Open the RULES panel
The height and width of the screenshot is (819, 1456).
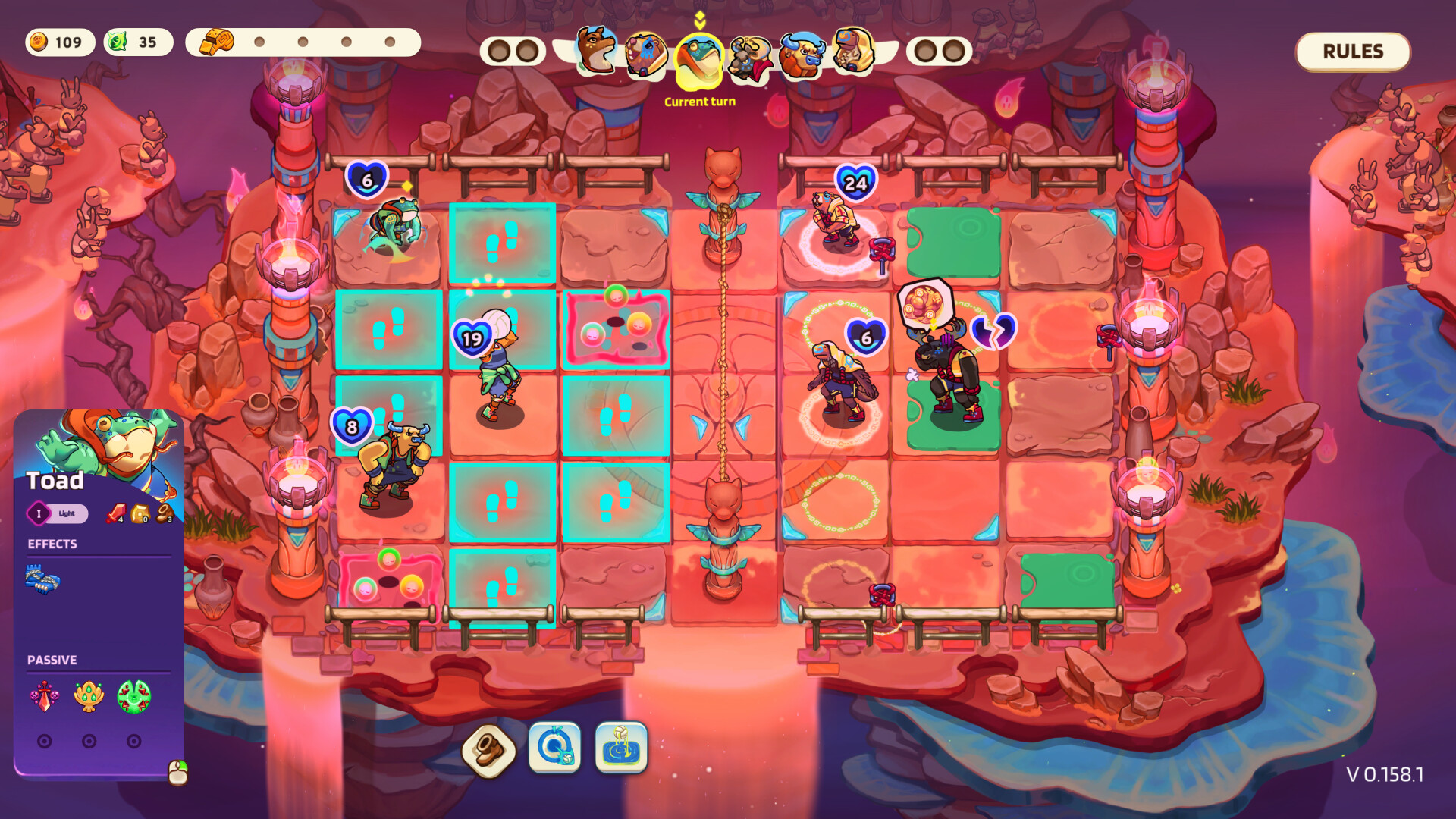click(1352, 52)
